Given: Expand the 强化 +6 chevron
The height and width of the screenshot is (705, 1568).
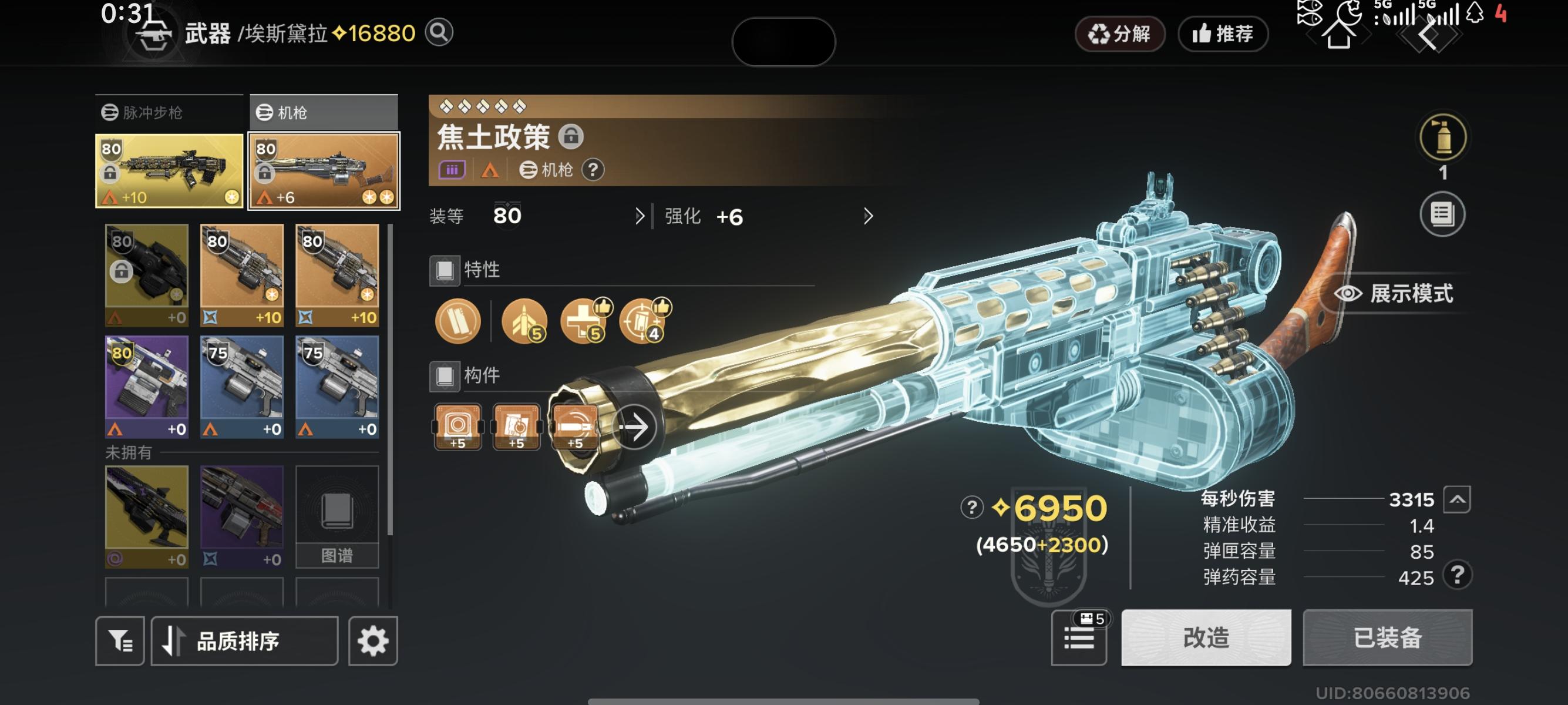Looking at the screenshot, I should pyautogui.click(x=868, y=216).
